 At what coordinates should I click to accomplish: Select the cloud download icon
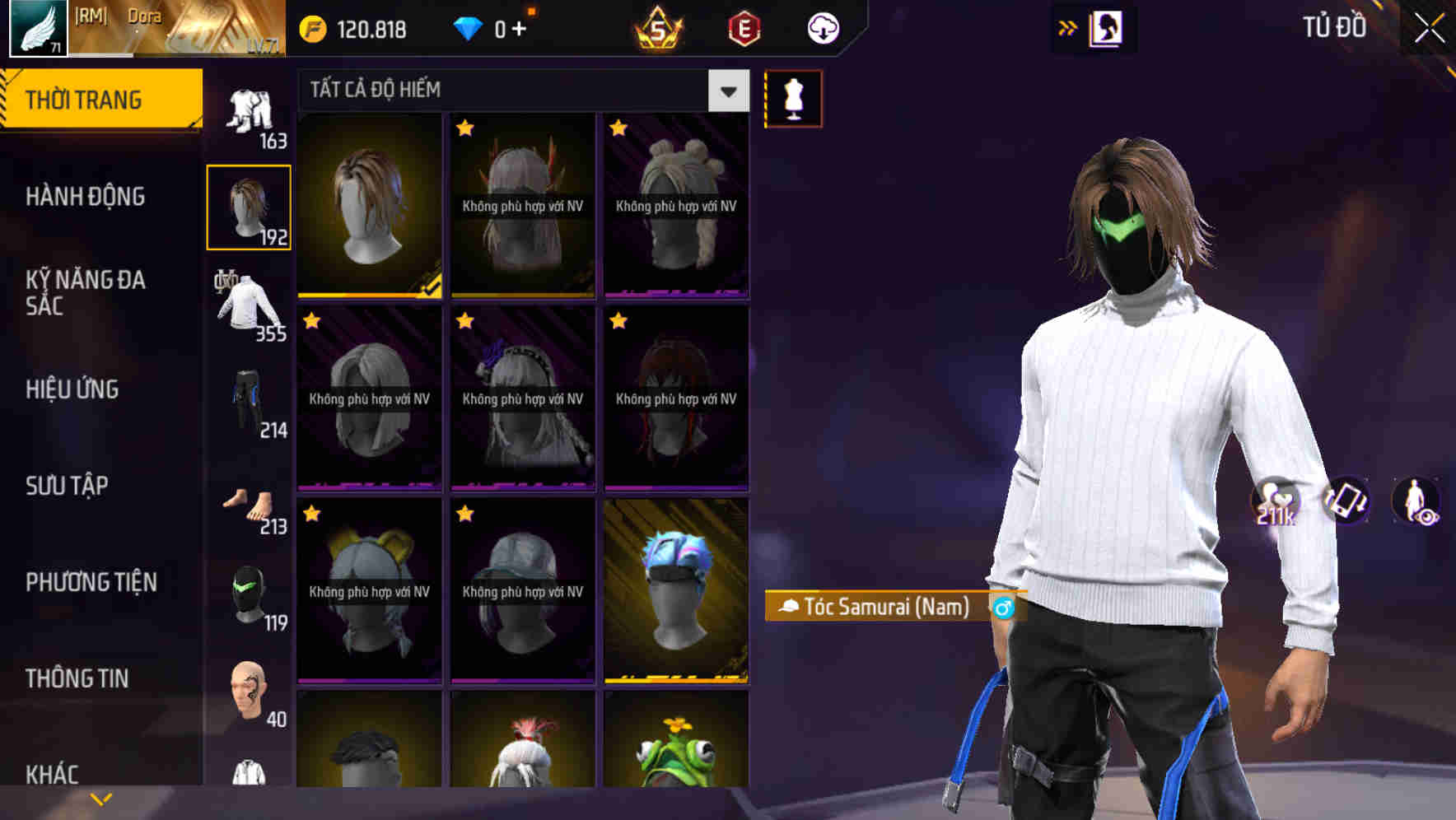(823, 29)
